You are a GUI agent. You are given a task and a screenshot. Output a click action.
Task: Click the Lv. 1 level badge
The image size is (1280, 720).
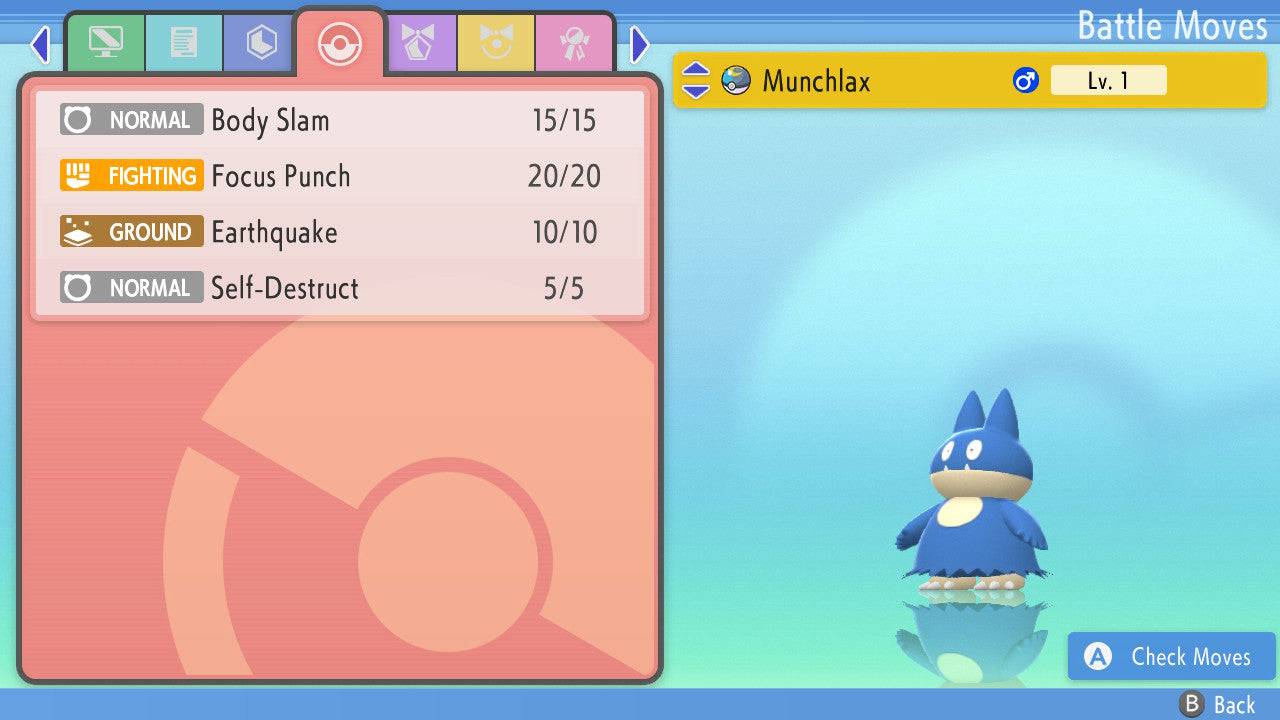(x=1109, y=80)
